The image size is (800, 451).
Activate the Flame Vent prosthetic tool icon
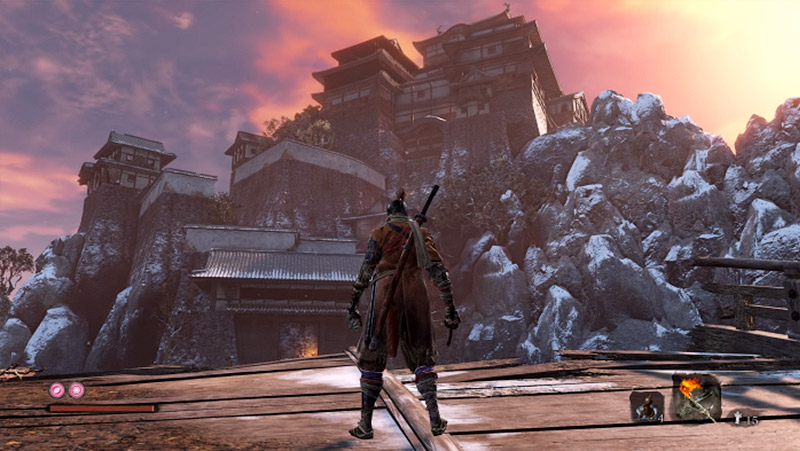[x=695, y=397]
